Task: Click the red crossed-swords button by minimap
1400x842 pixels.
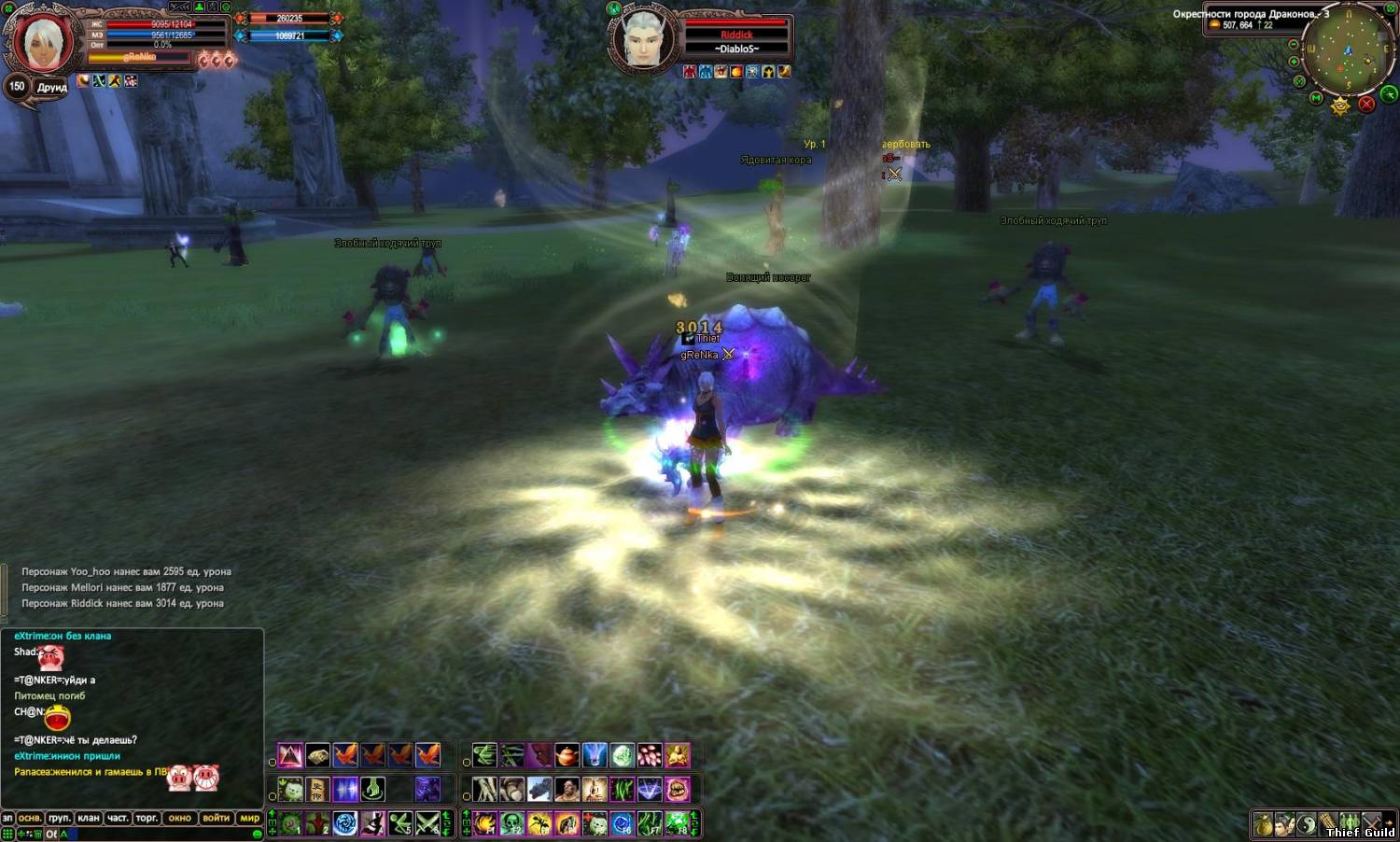Action: [x=1366, y=104]
